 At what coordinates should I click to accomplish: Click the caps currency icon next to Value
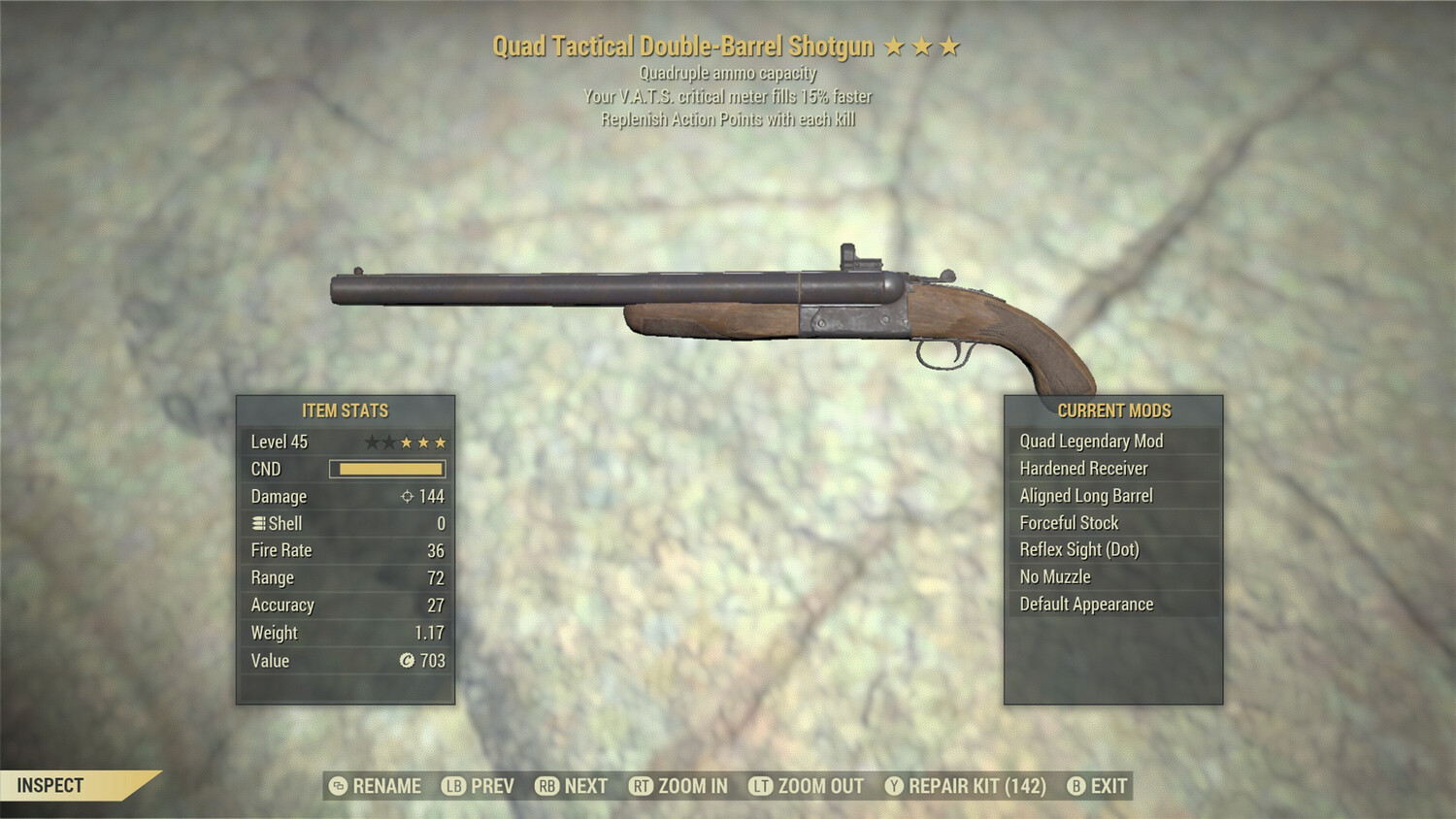(407, 660)
